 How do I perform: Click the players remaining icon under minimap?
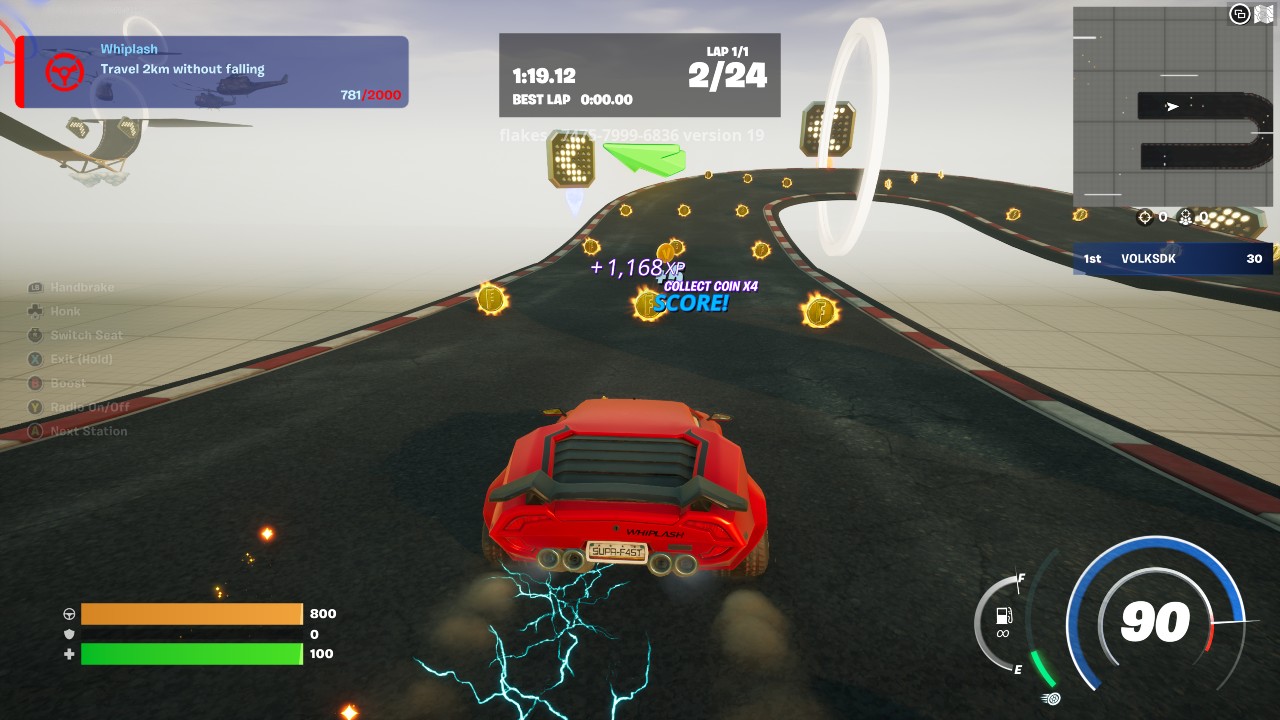pyautogui.click(x=1187, y=217)
